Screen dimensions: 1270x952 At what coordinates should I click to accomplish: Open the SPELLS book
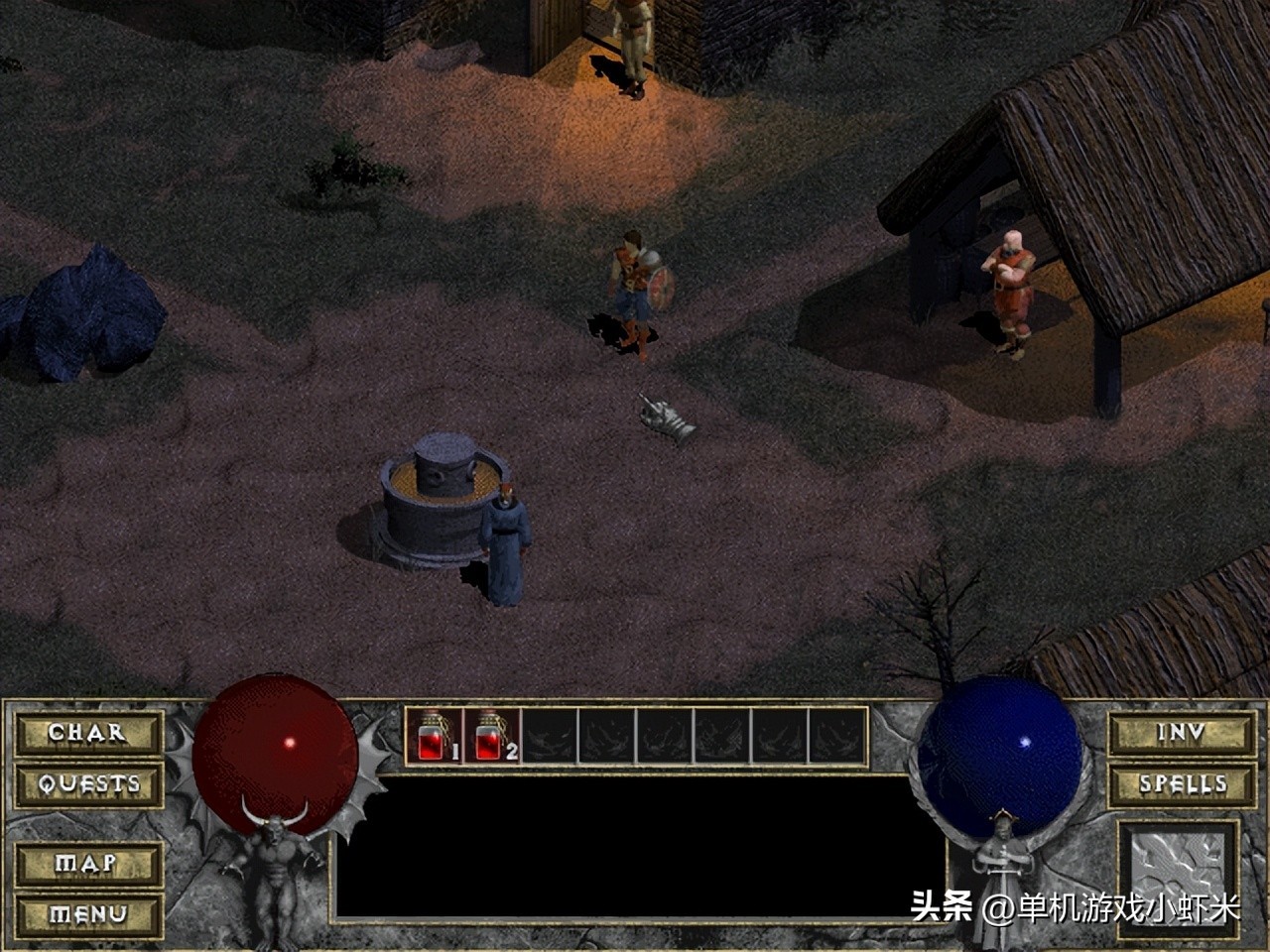coord(1181,784)
